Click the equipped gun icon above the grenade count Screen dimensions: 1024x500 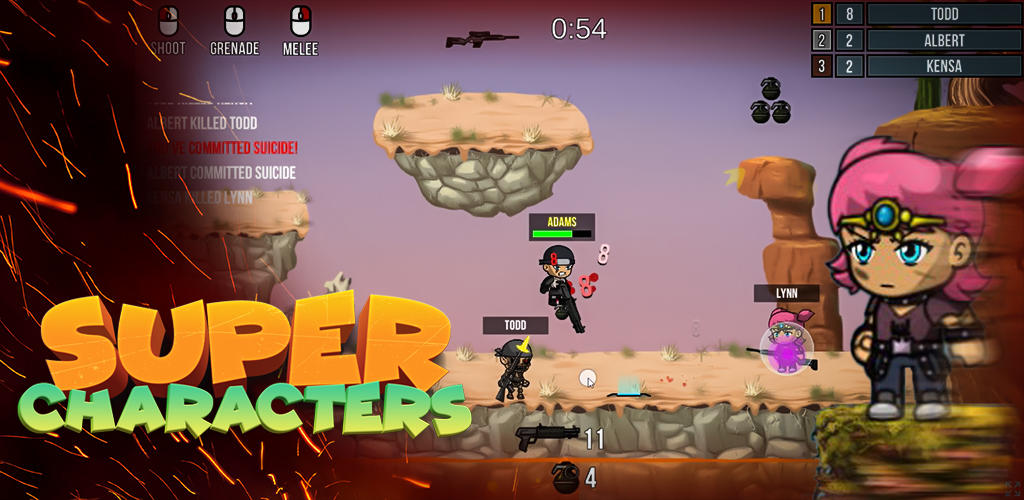click(546, 437)
